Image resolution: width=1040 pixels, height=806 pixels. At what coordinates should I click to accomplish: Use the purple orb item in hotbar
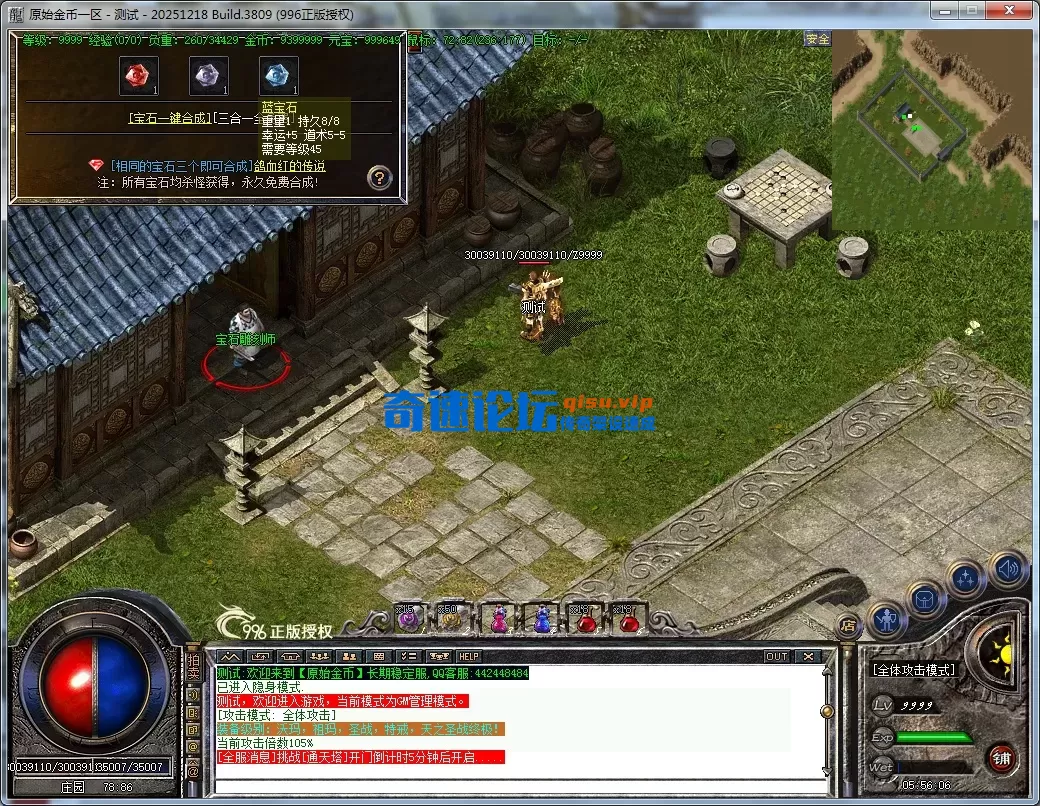408,619
